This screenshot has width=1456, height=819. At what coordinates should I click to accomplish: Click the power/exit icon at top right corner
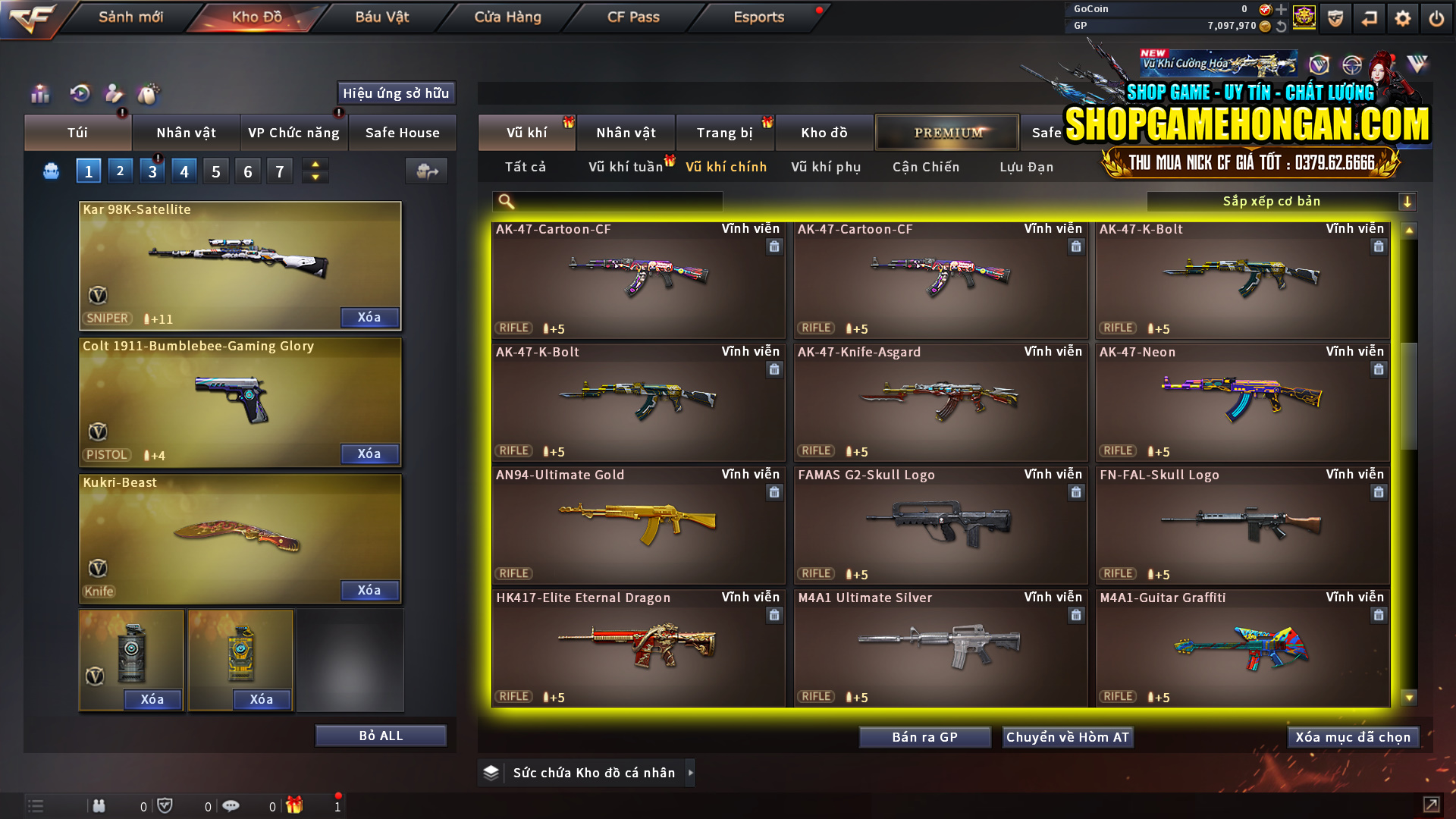[1436, 17]
